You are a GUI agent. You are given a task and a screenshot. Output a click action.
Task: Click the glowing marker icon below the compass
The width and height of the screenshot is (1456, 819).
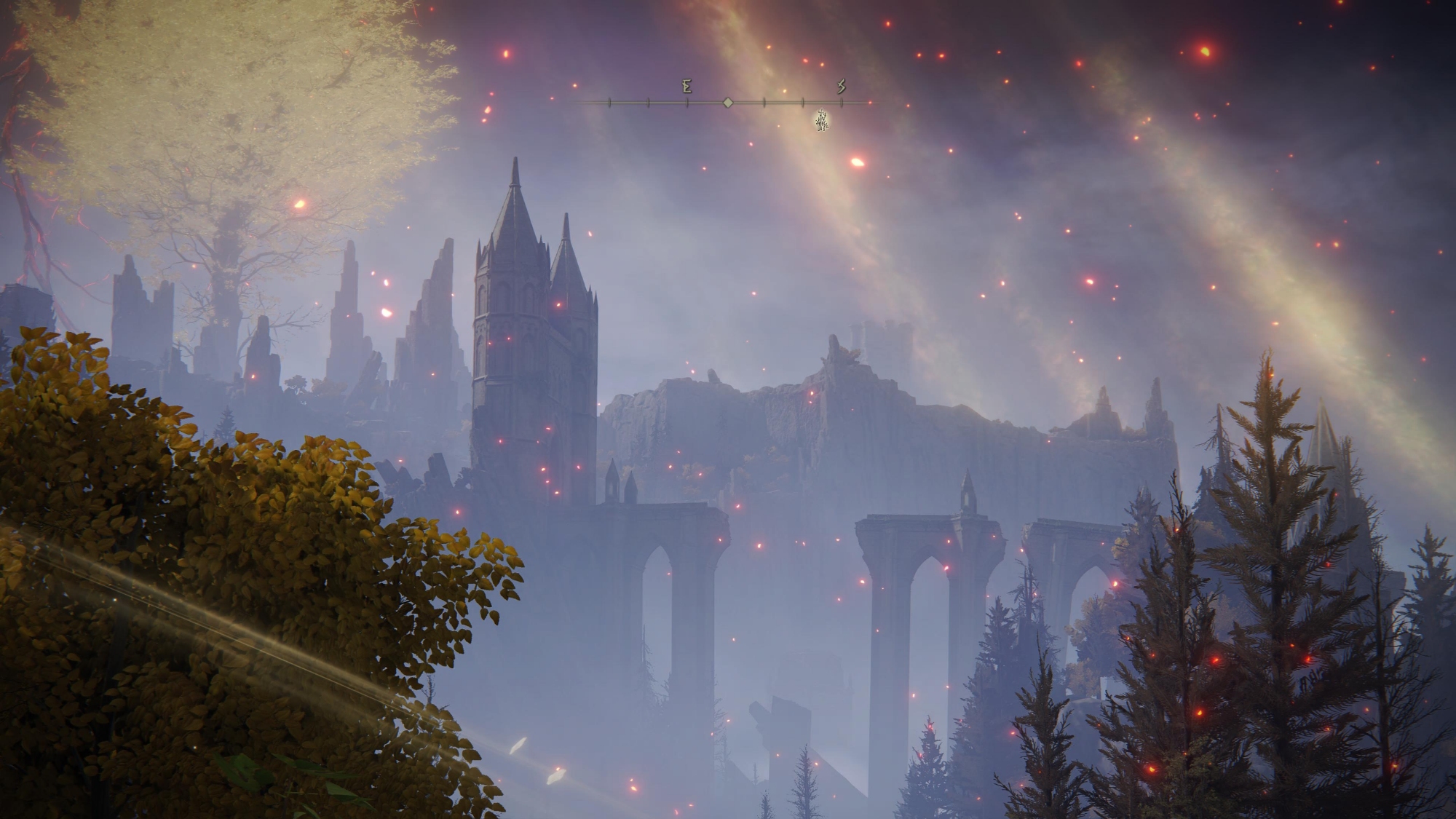tap(822, 121)
